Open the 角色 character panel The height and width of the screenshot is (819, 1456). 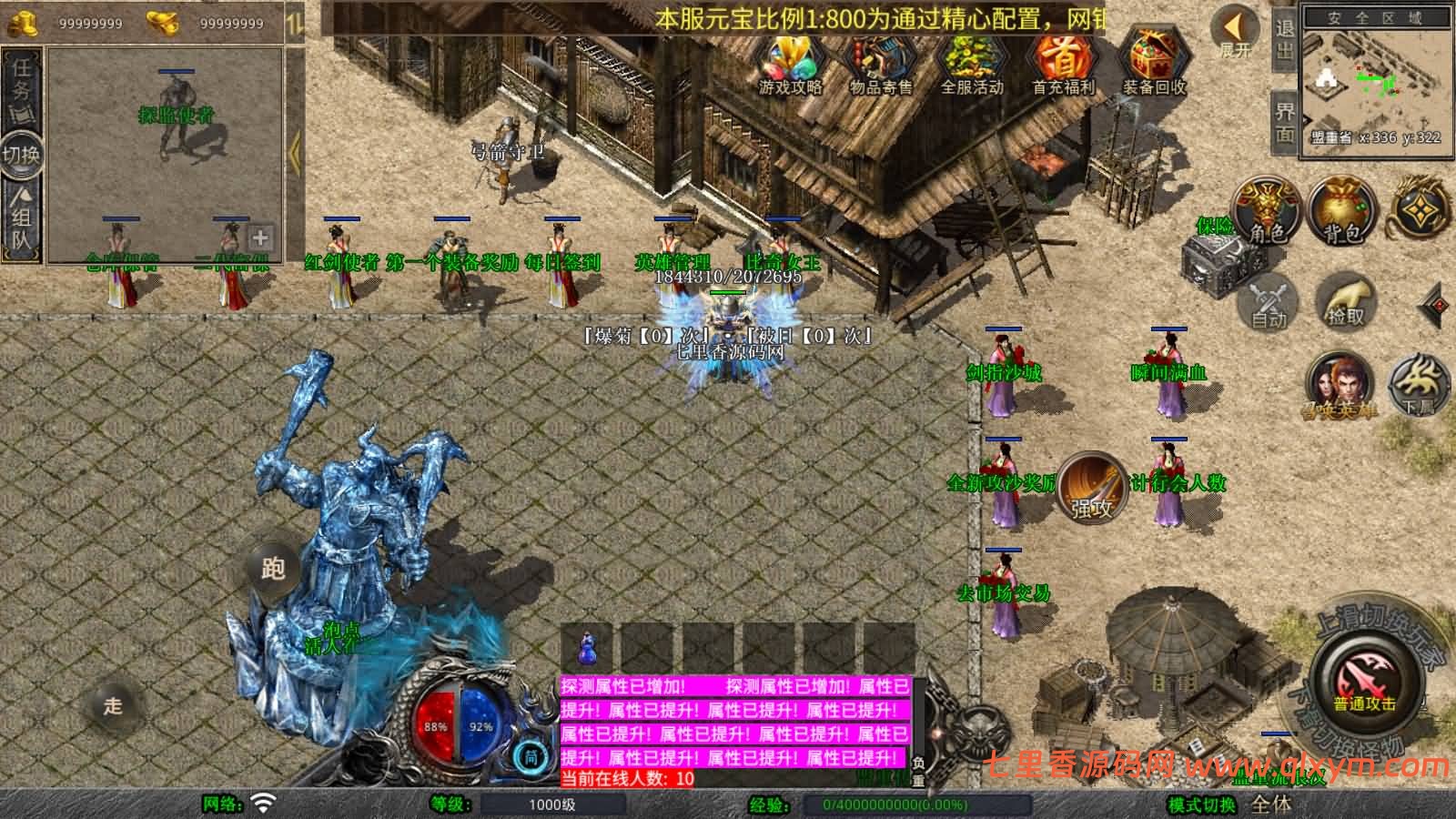point(1266,211)
